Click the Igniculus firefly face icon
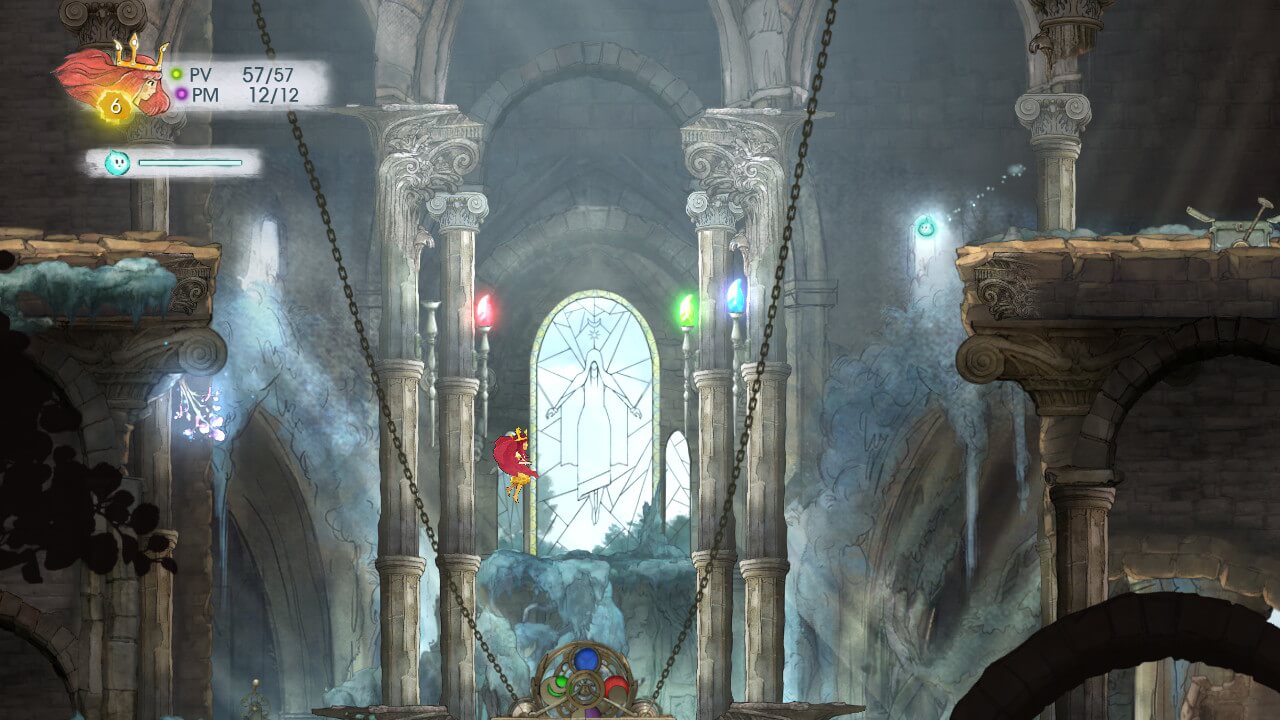The image size is (1280, 720). (x=117, y=162)
